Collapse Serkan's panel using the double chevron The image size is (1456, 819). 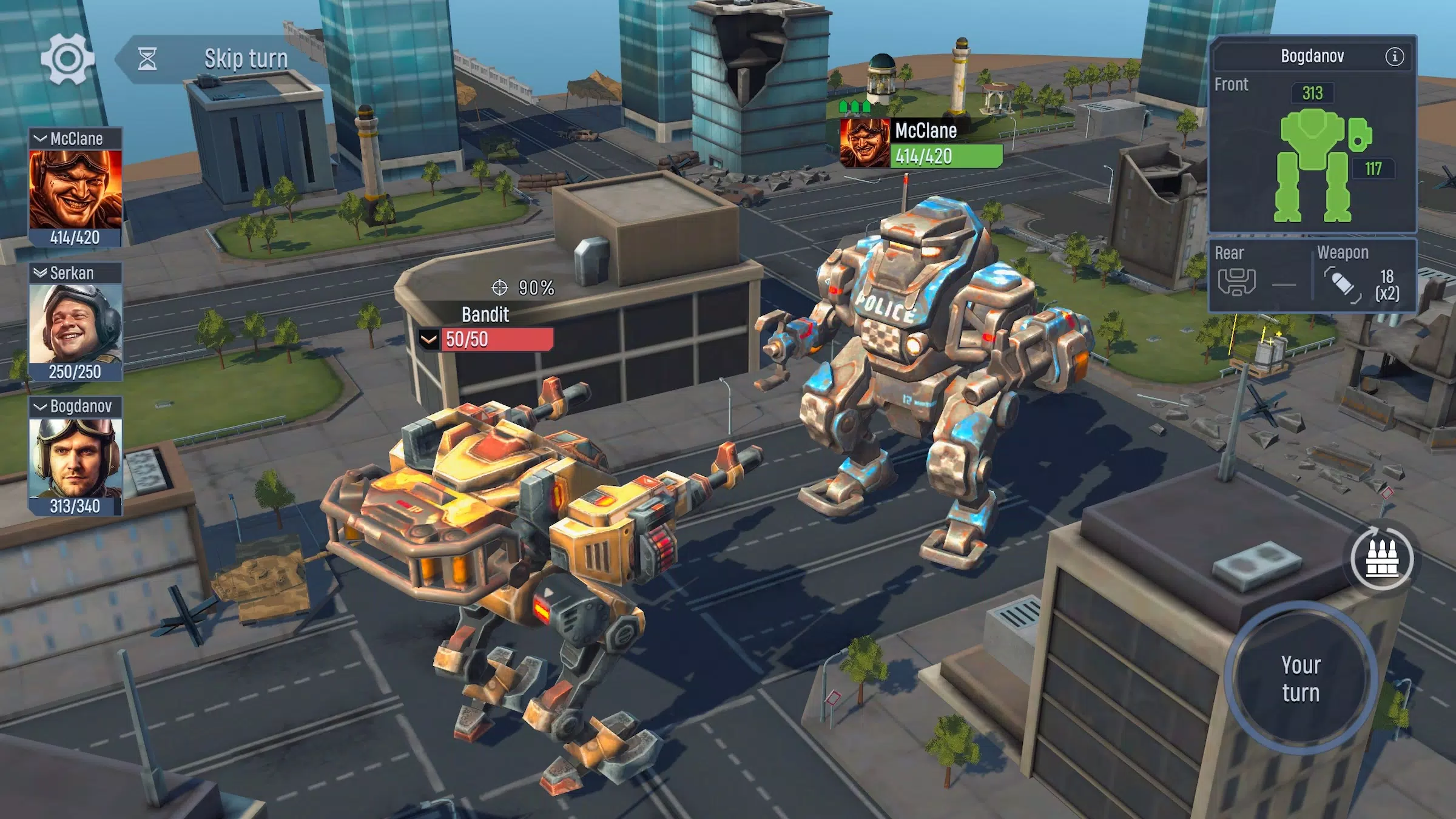pos(41,273)
